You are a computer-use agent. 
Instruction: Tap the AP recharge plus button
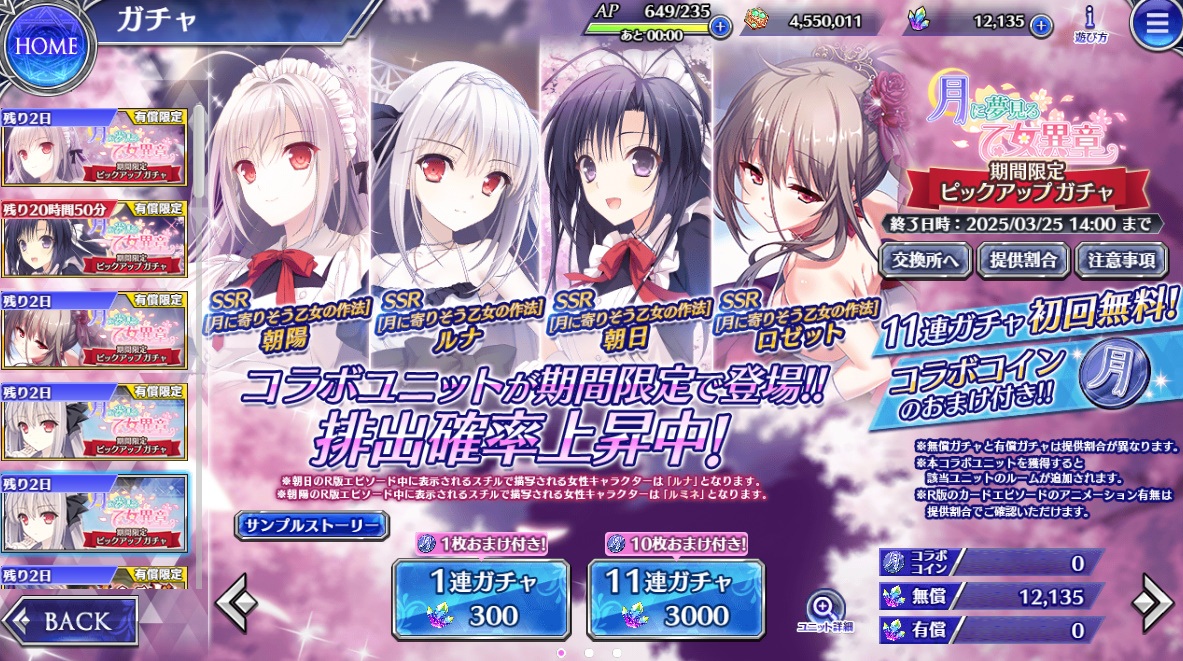[x=719, y=27]
